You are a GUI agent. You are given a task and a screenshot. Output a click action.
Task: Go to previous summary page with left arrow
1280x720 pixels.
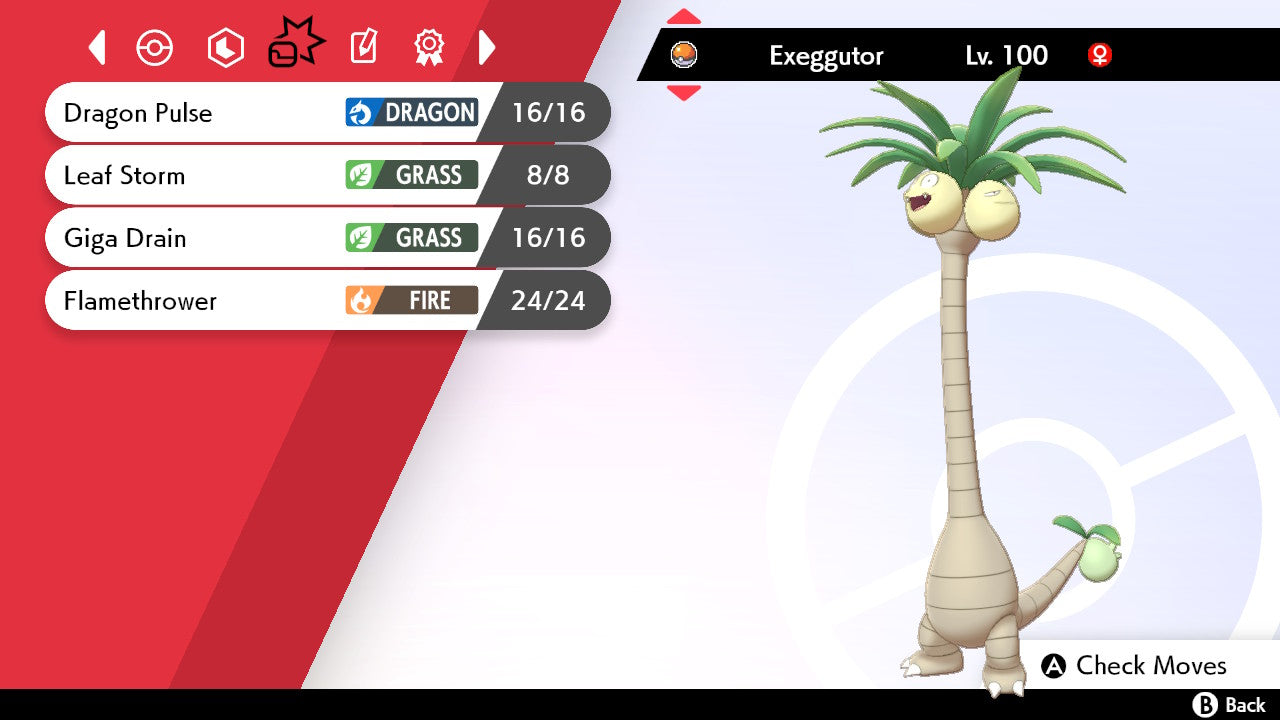pos(97,48)
